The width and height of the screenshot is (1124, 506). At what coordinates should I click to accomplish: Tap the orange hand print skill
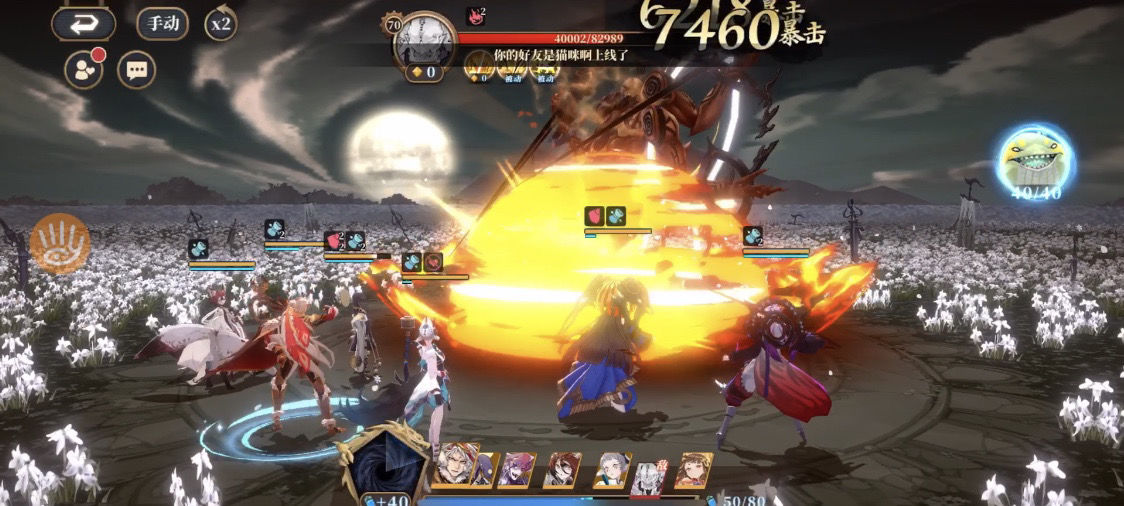tap(60, 244)
